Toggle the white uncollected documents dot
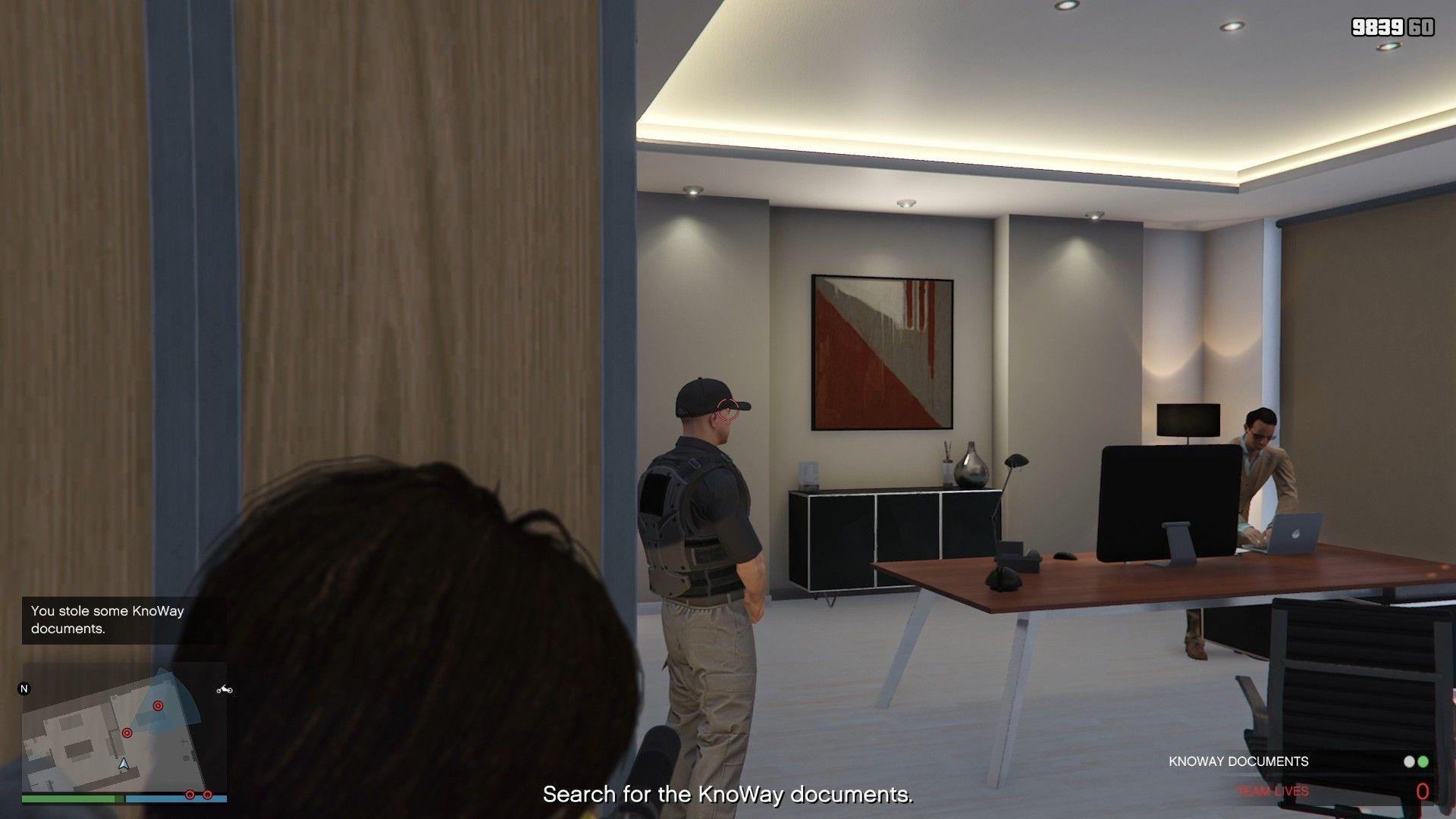 pos(1410,761)
